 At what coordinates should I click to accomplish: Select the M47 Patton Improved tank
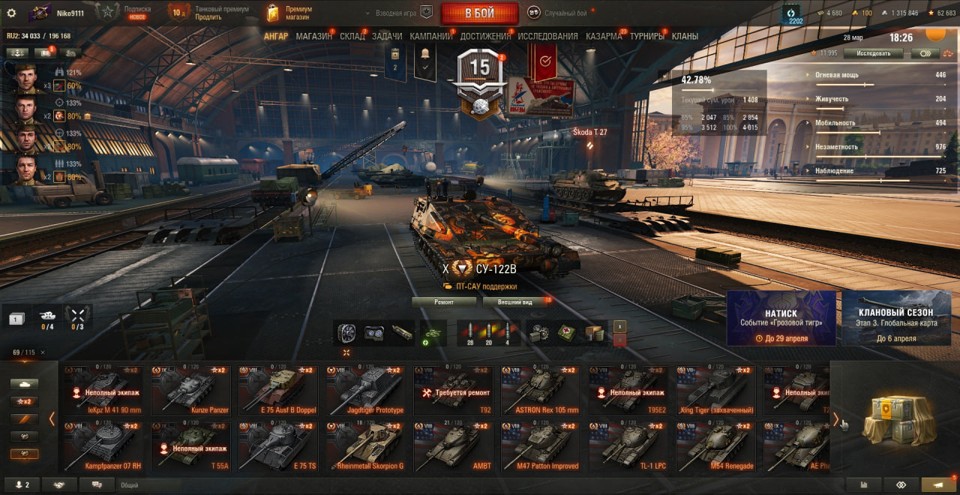pyautogui.click(x=542, y=446)
